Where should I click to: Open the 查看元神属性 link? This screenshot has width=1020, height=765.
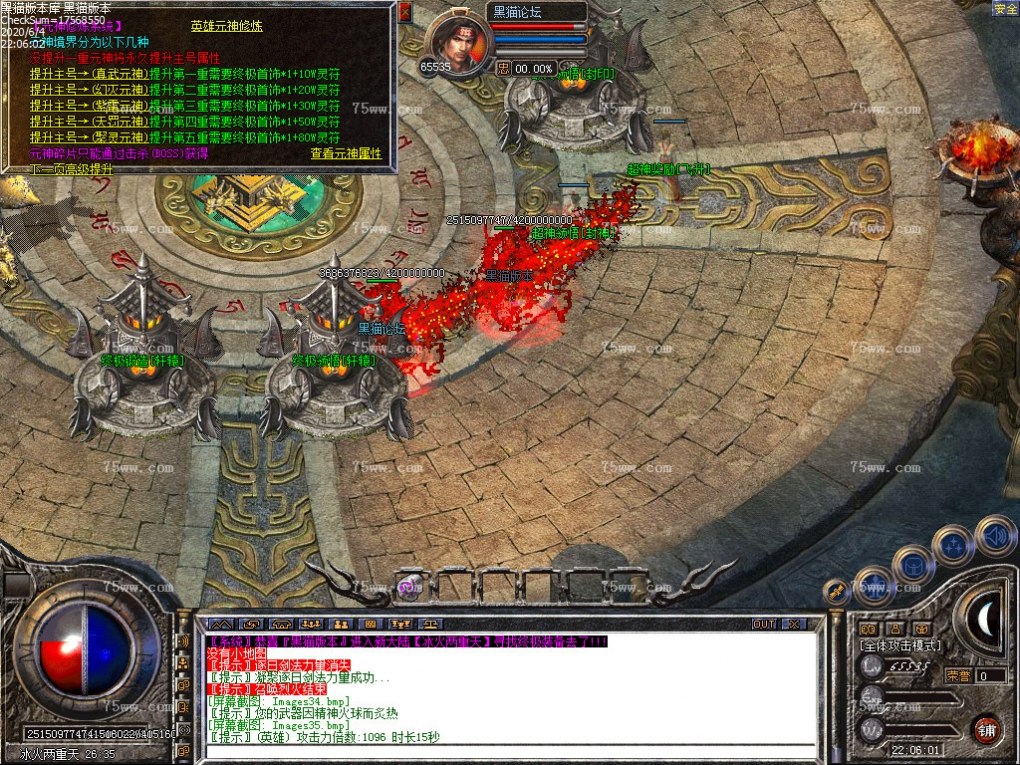click(x=346, y=153)
